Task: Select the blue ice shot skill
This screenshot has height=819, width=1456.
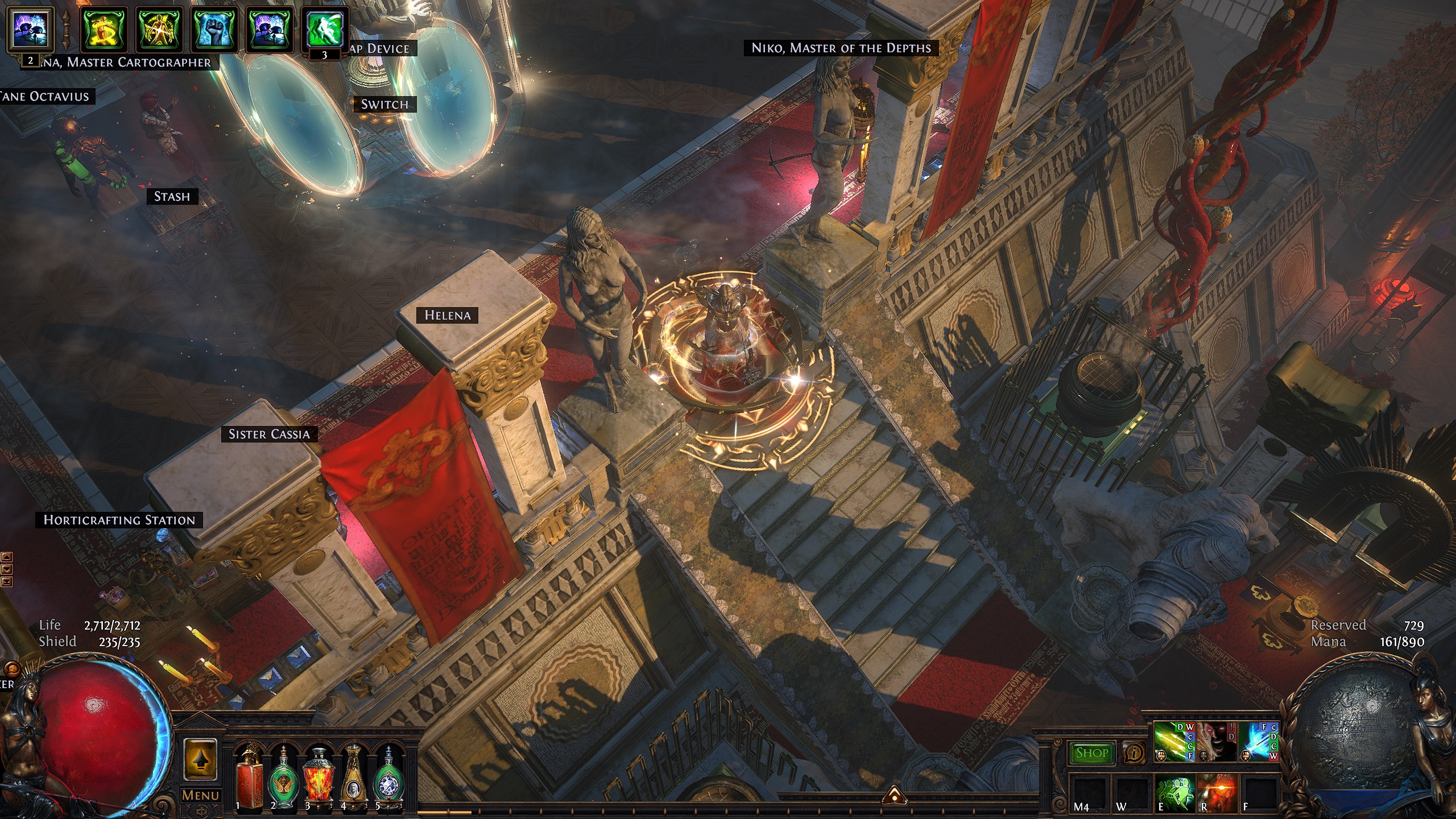Action: (x=1259, y=742)
